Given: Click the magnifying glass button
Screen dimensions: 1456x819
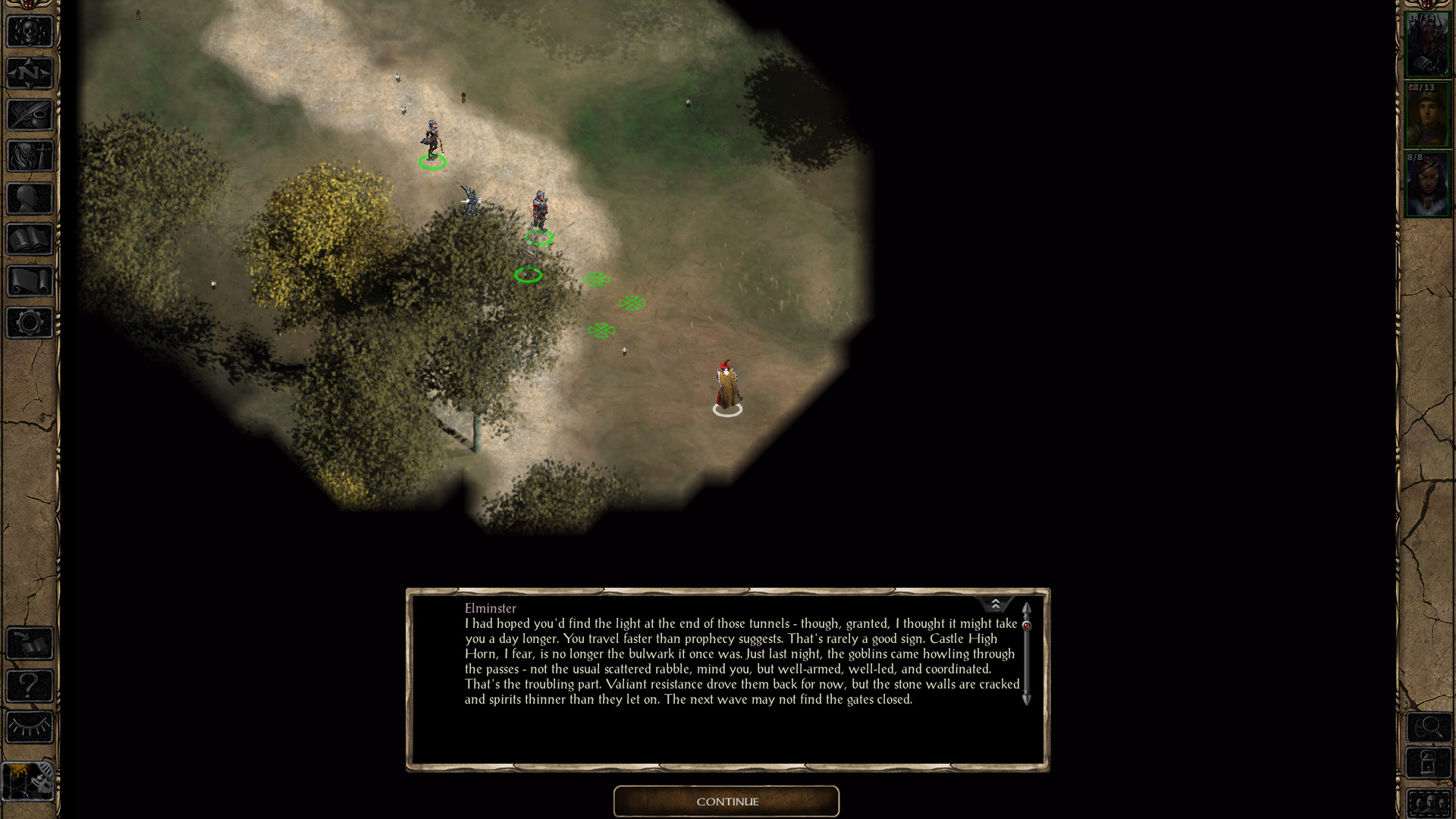Looking at the screenshot, I should point(1429,728).
